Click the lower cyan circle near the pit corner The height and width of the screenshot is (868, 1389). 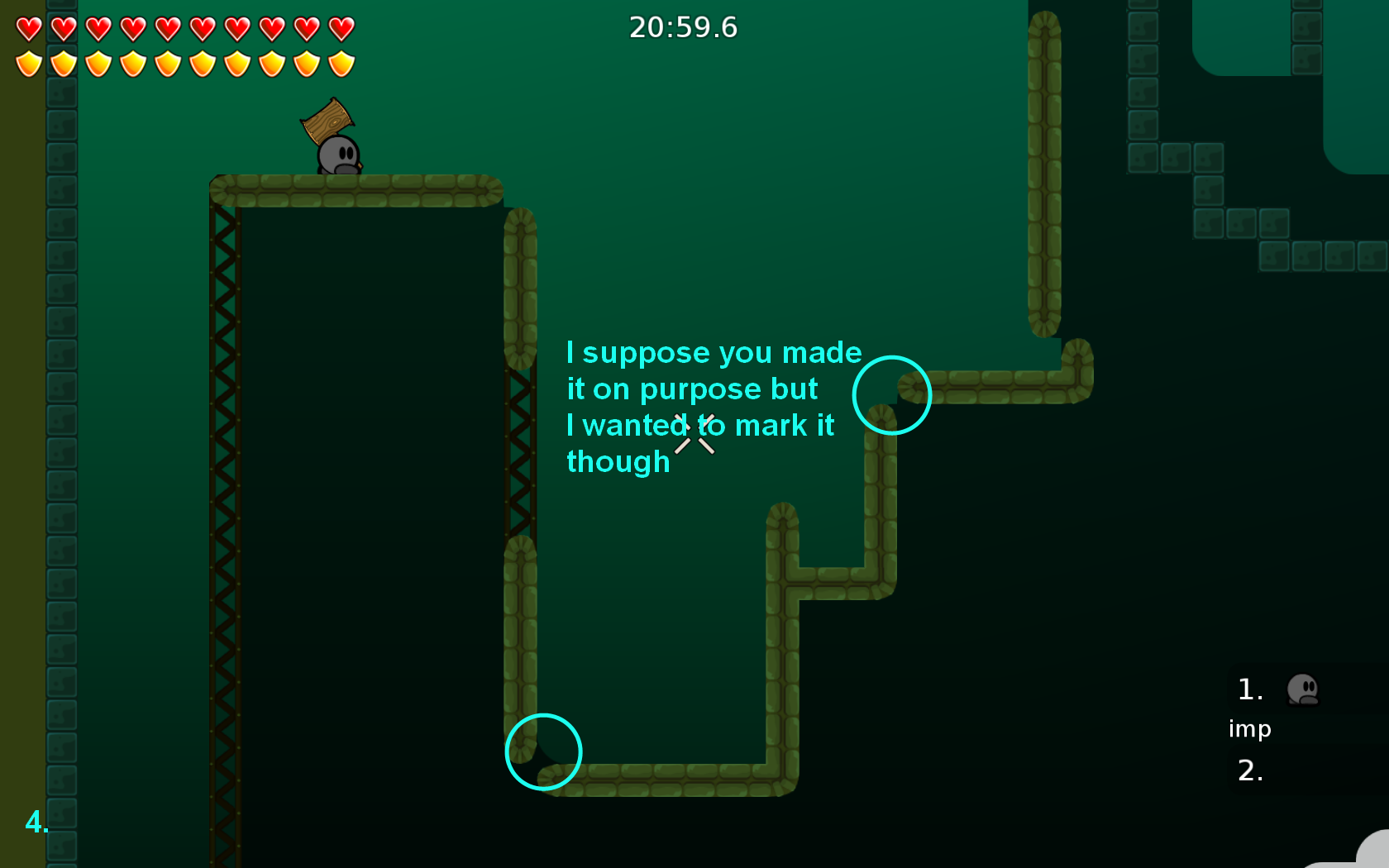pos(543,751)
